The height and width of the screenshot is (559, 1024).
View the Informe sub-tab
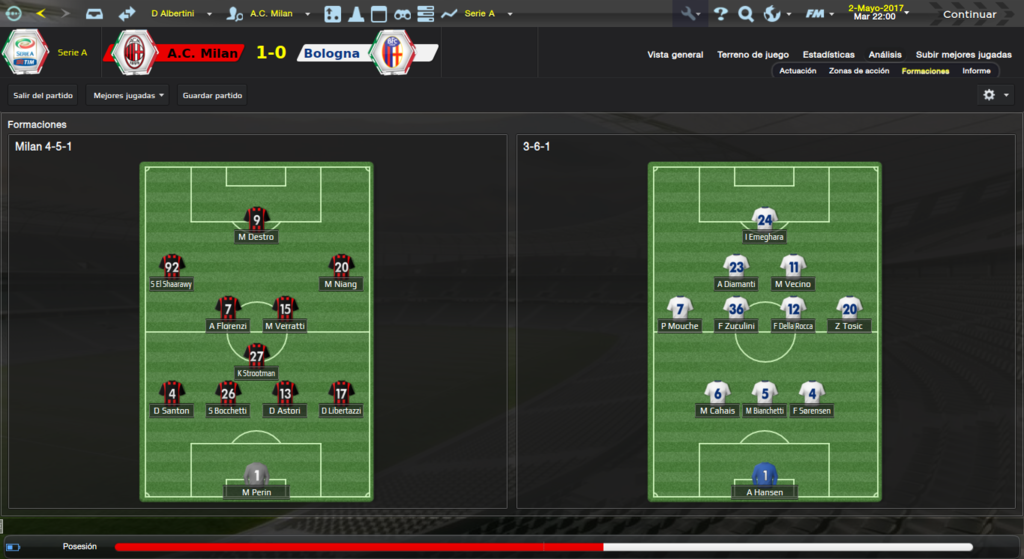coord(976,71)
